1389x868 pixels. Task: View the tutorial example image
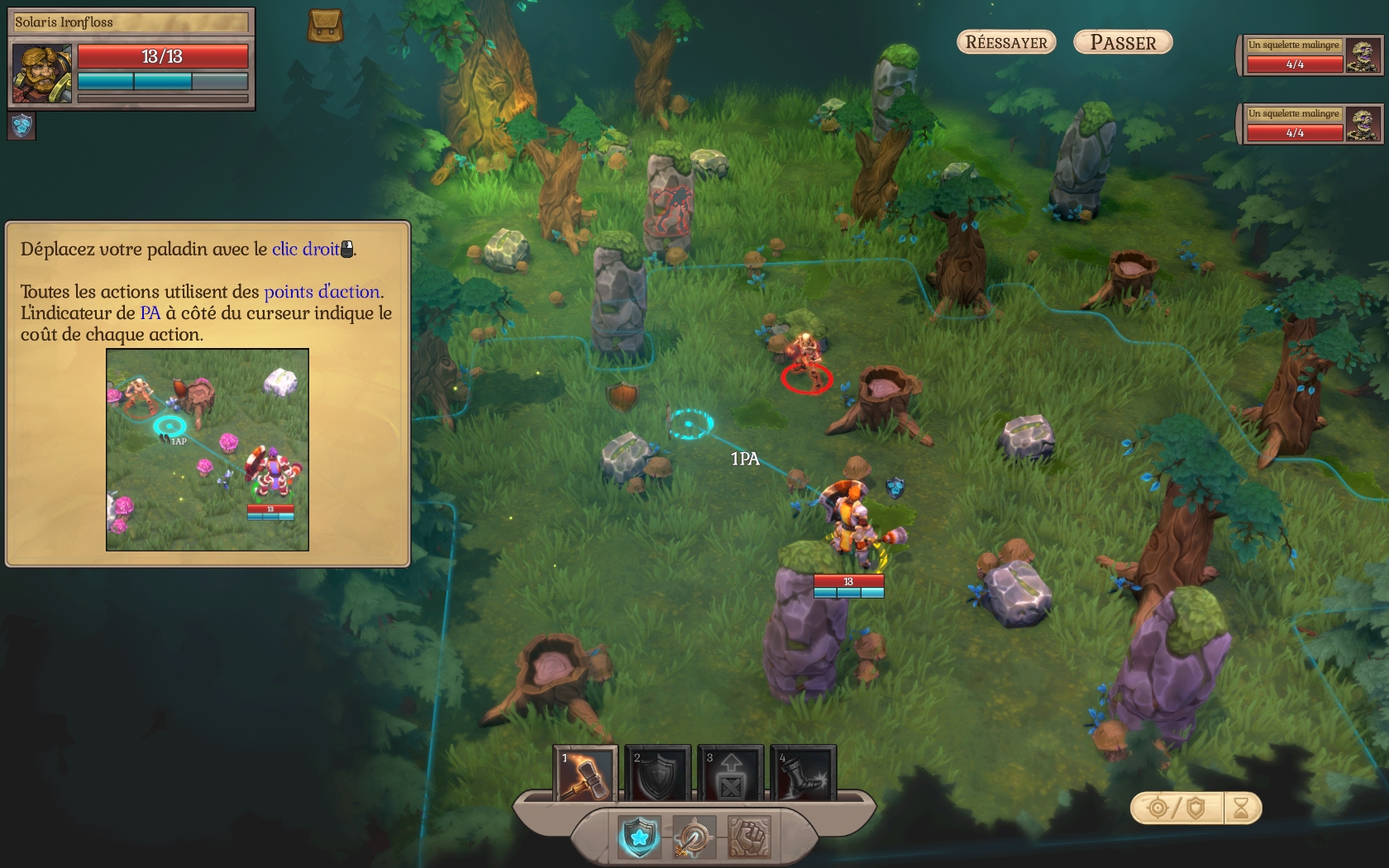click(208, 450)
